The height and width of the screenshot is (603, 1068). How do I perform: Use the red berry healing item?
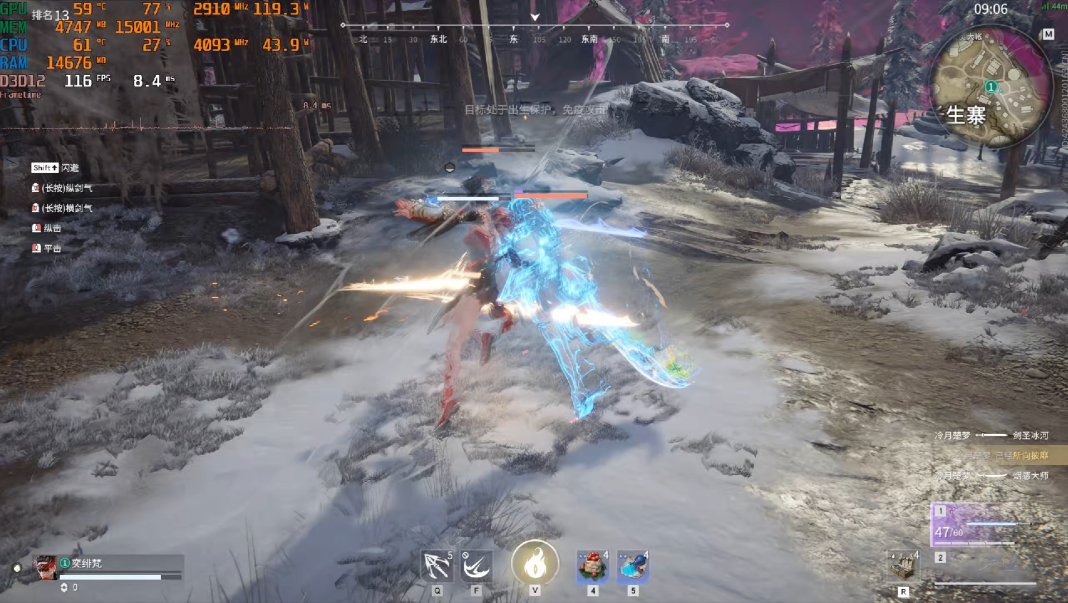pyautogui.click(x=592, y=566)
